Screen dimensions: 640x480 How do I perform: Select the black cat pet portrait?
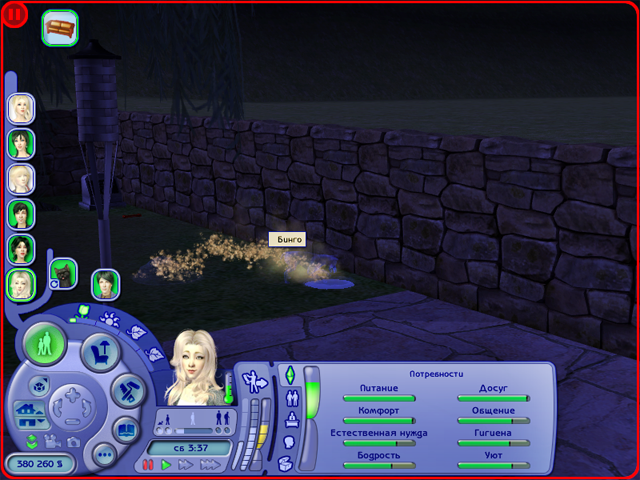63,272
